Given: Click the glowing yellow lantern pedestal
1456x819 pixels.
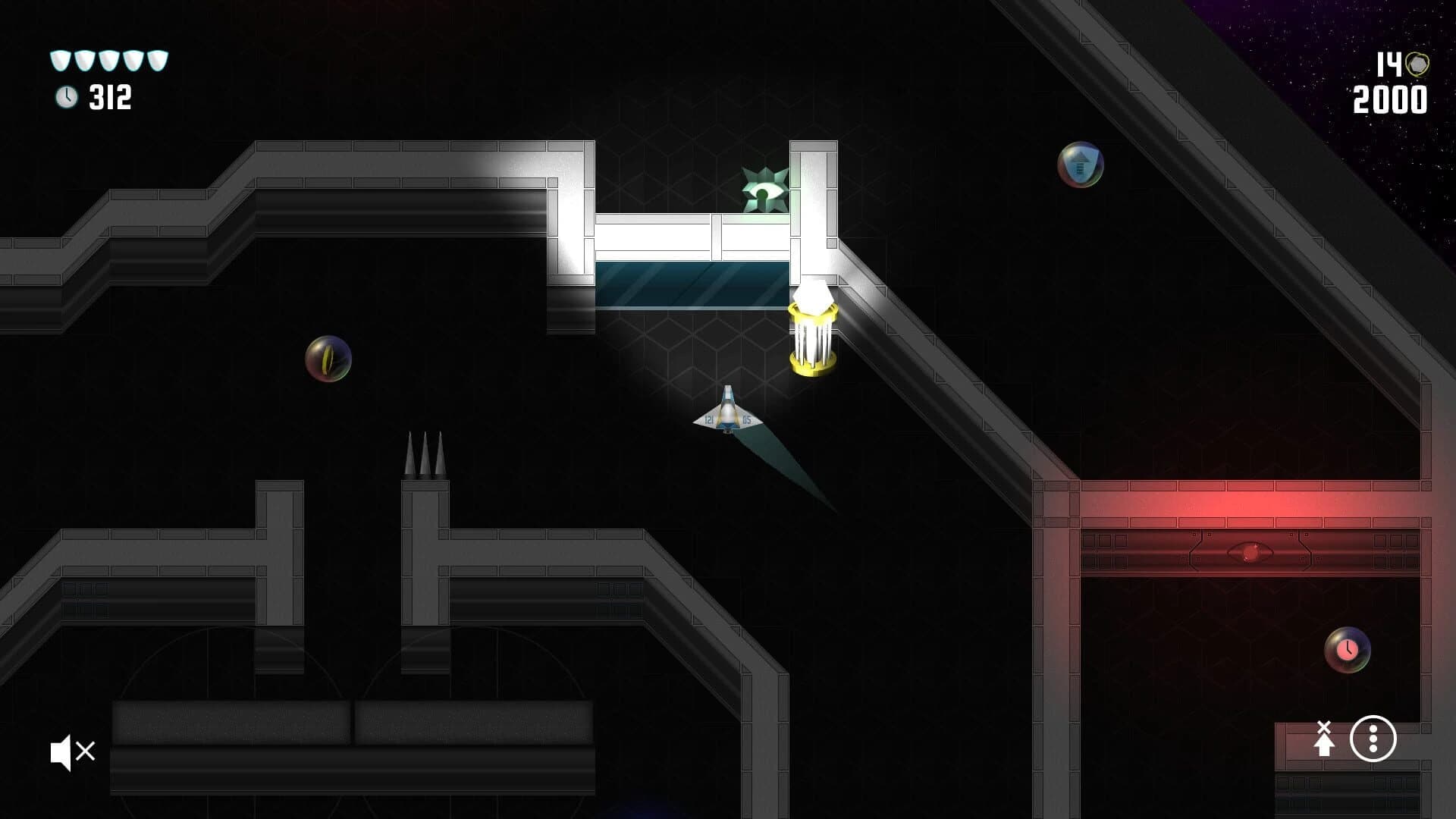Looking at the screenshot, I should click(812, 334).
